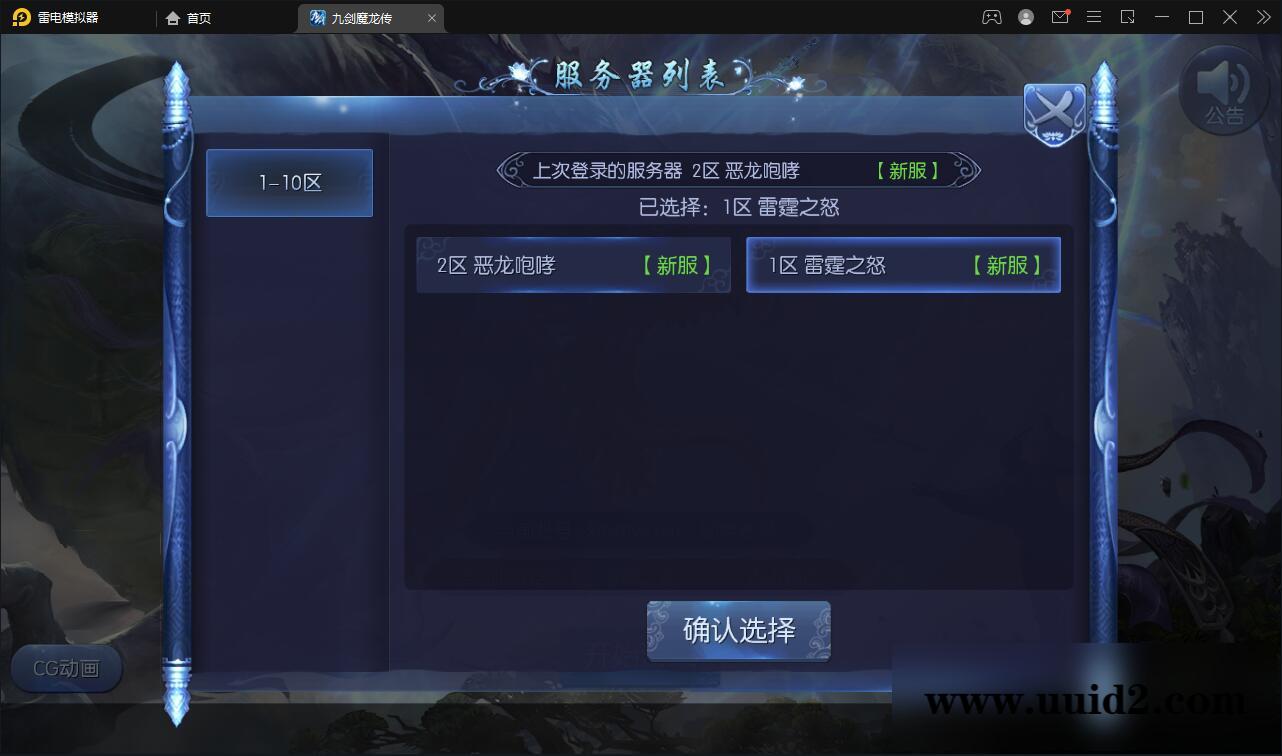
Task: Select the 1-10区 server group tab
Action: (x=289, y=182)
